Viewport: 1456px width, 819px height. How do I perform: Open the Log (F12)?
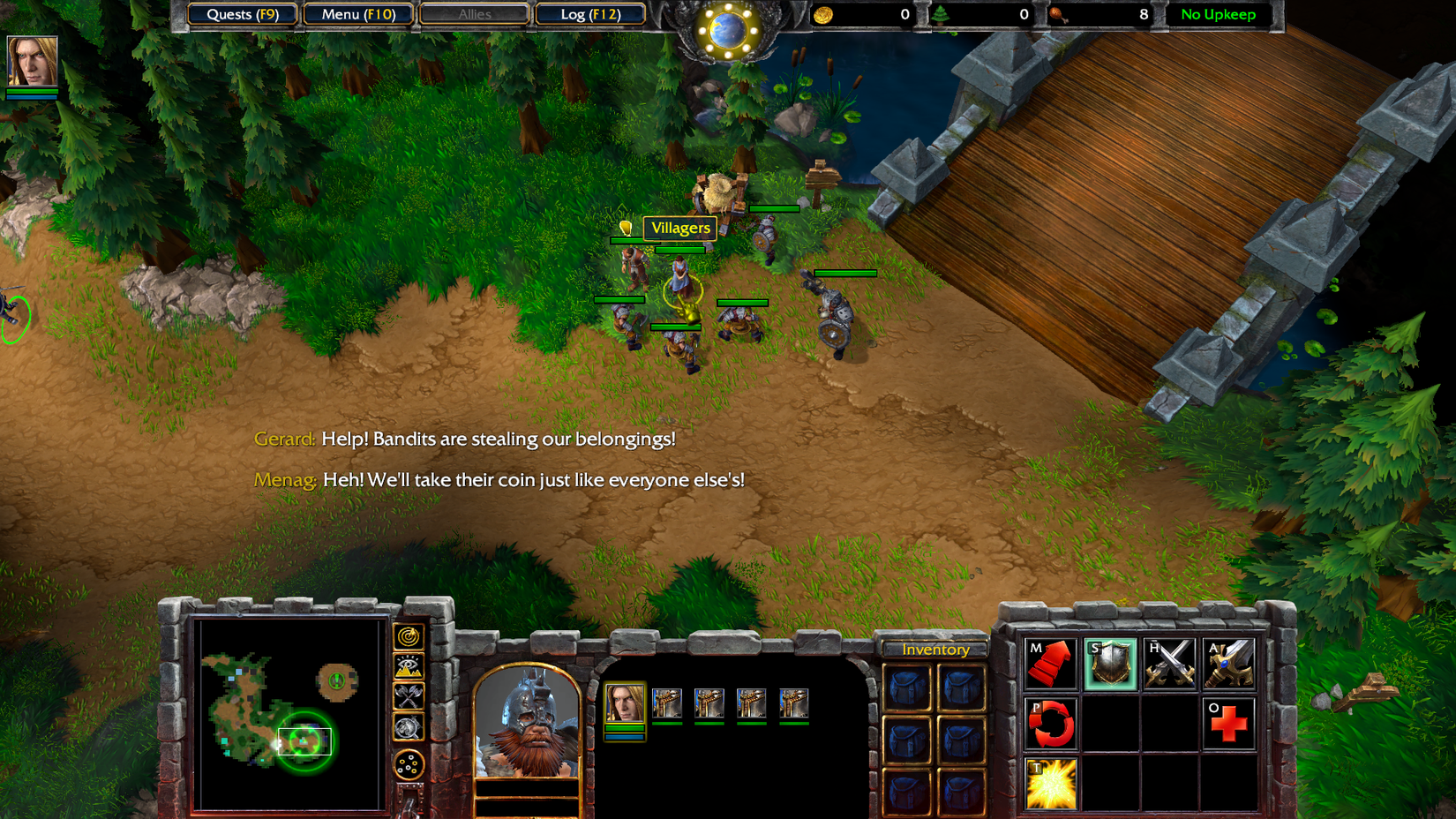tap(589, 14)
